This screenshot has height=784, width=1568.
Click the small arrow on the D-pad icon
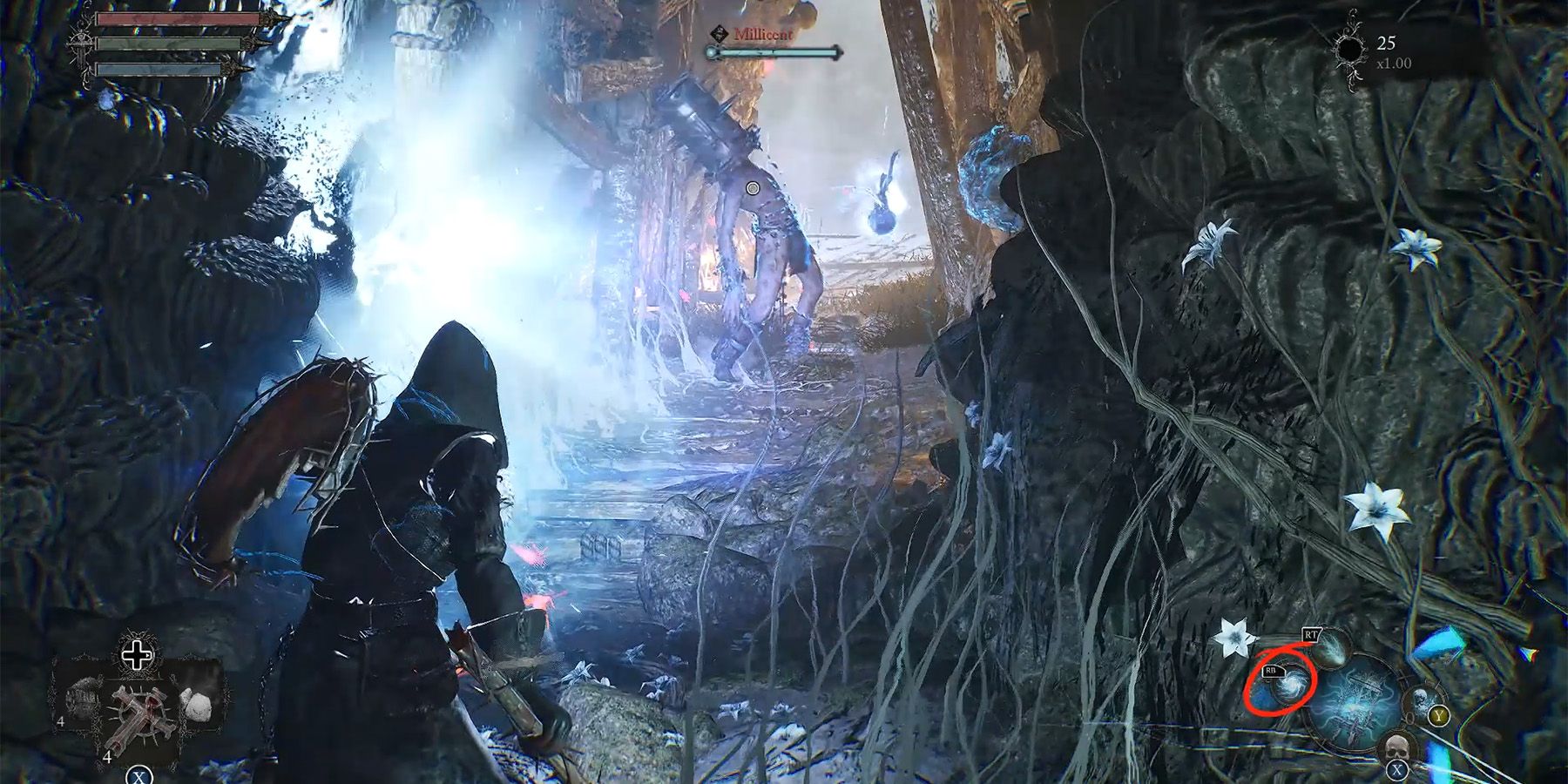[148, 655]
